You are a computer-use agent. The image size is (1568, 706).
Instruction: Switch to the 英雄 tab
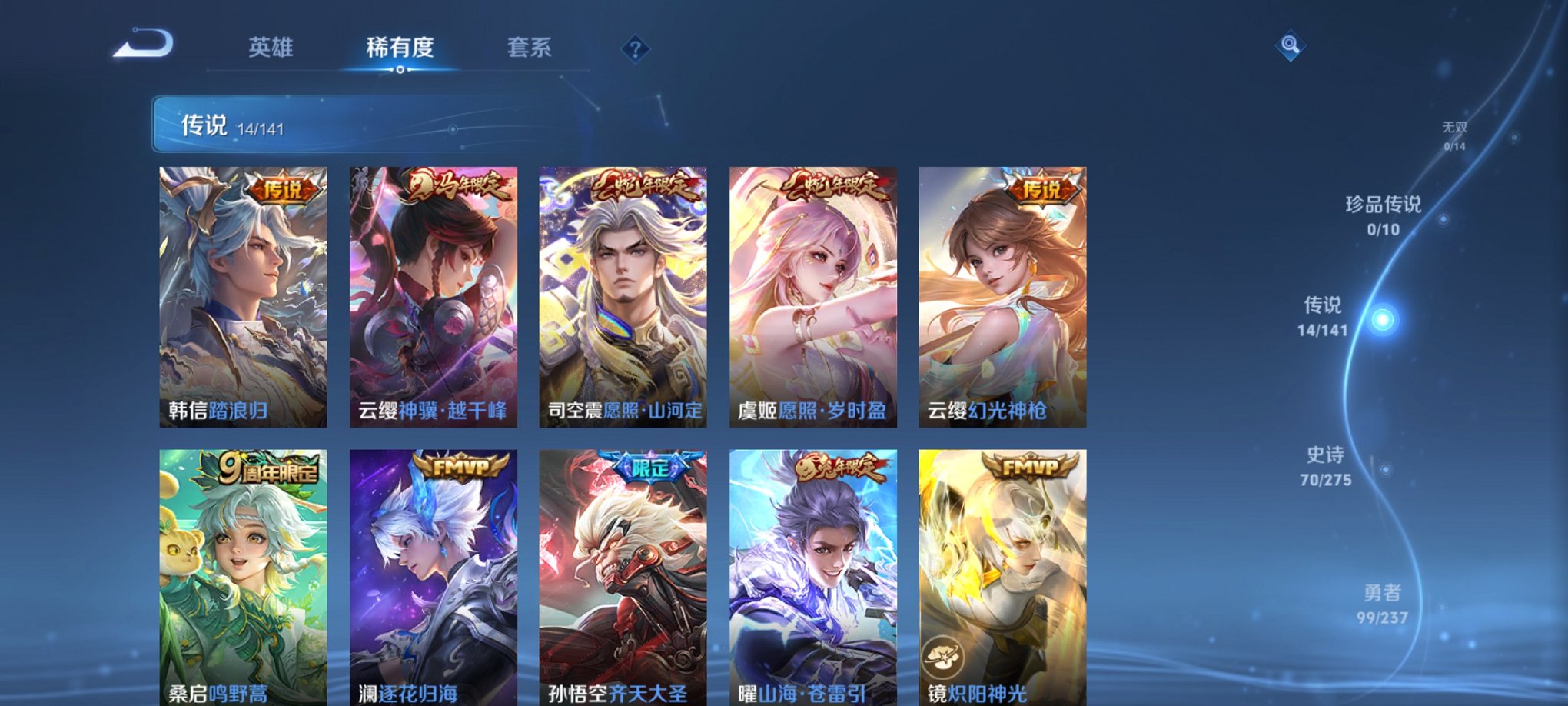point(271,48)
